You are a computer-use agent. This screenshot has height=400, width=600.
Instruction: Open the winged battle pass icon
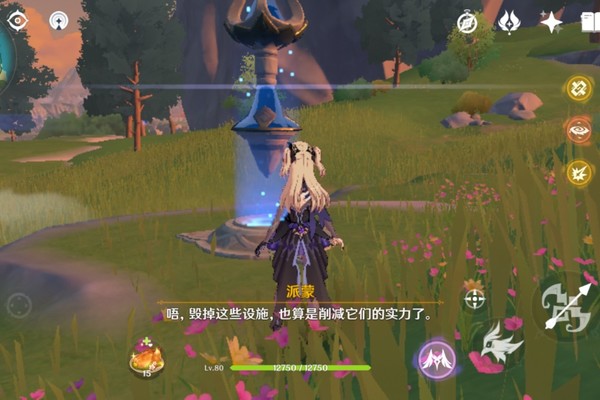(509, 21)
